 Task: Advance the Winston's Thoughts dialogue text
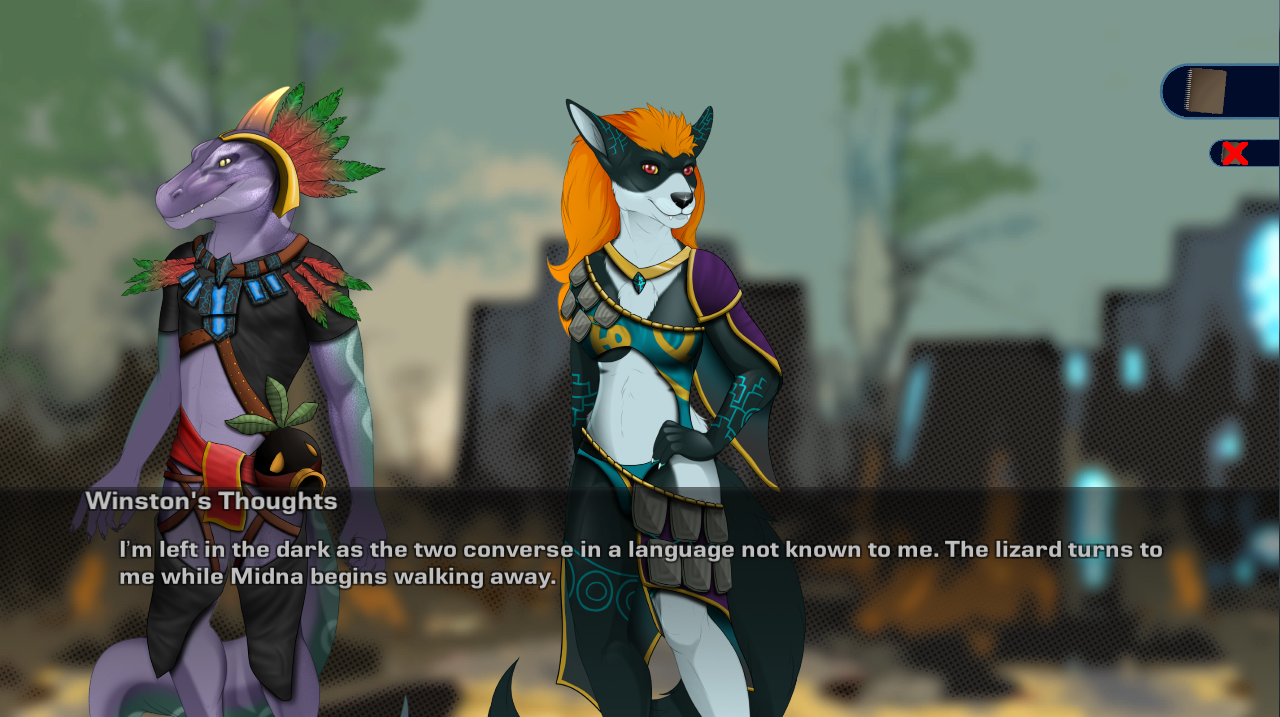(x=640, y=563)
